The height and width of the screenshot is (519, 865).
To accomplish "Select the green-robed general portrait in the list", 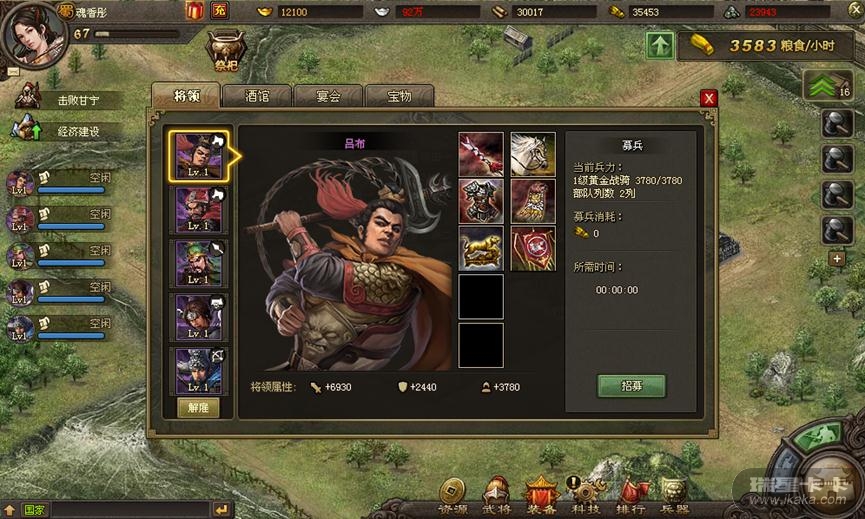I will pos(199,263).
